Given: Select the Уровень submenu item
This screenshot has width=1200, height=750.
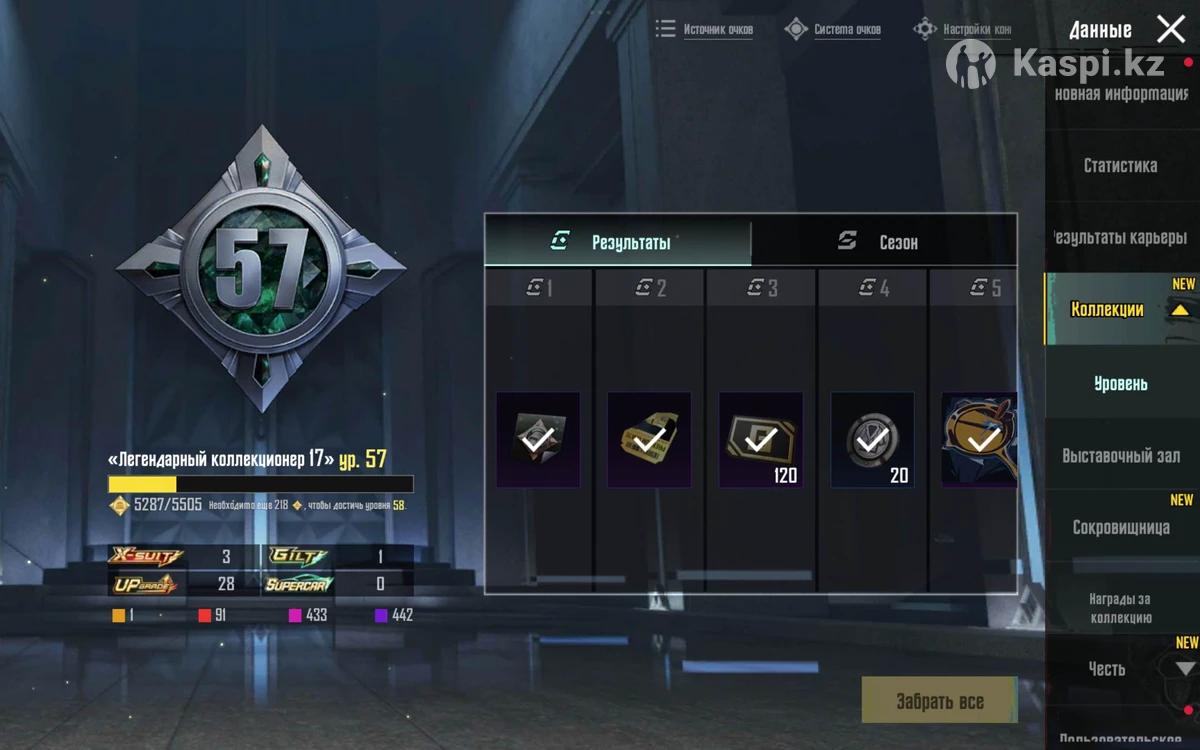Looking at the screenshot, I should point(1120,383).
